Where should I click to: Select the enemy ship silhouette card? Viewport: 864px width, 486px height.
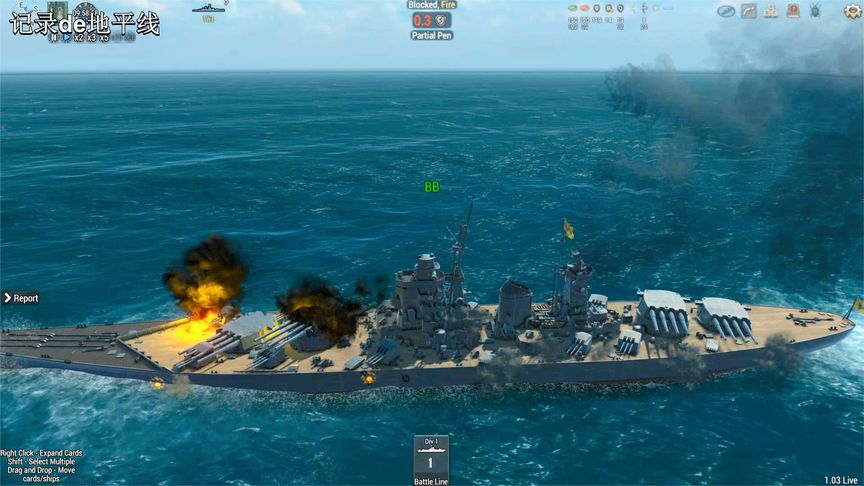coord(208,10)
